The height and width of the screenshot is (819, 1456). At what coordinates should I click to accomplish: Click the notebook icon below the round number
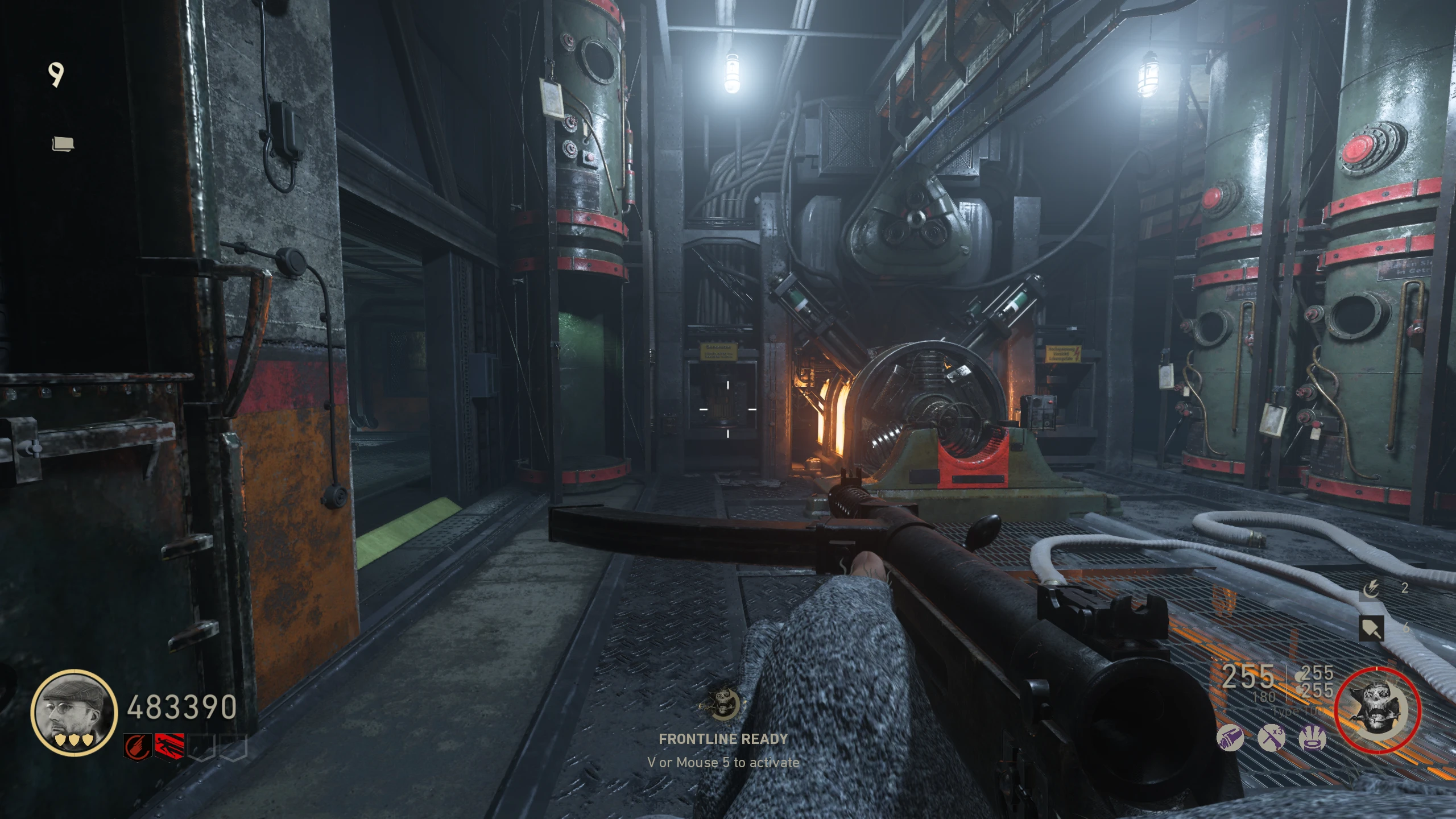63,144
